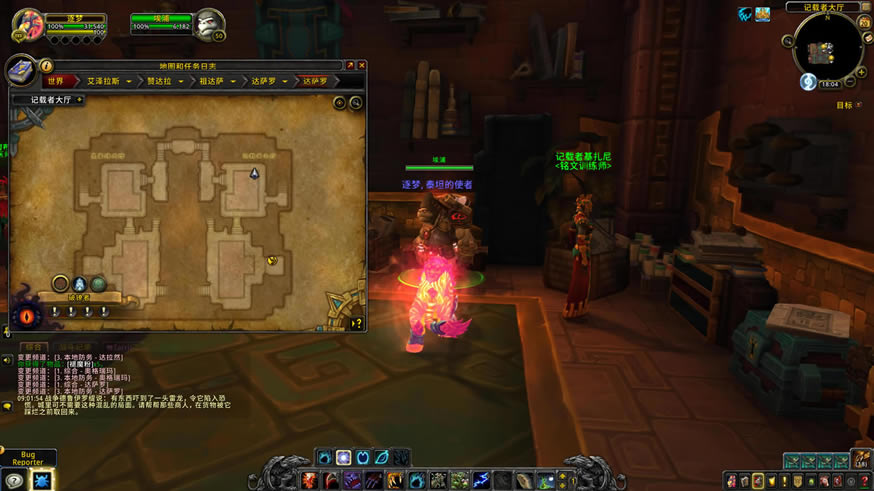874x491 pixels.
Task: Open the red question mark help button
Action: tap(866, 480)
